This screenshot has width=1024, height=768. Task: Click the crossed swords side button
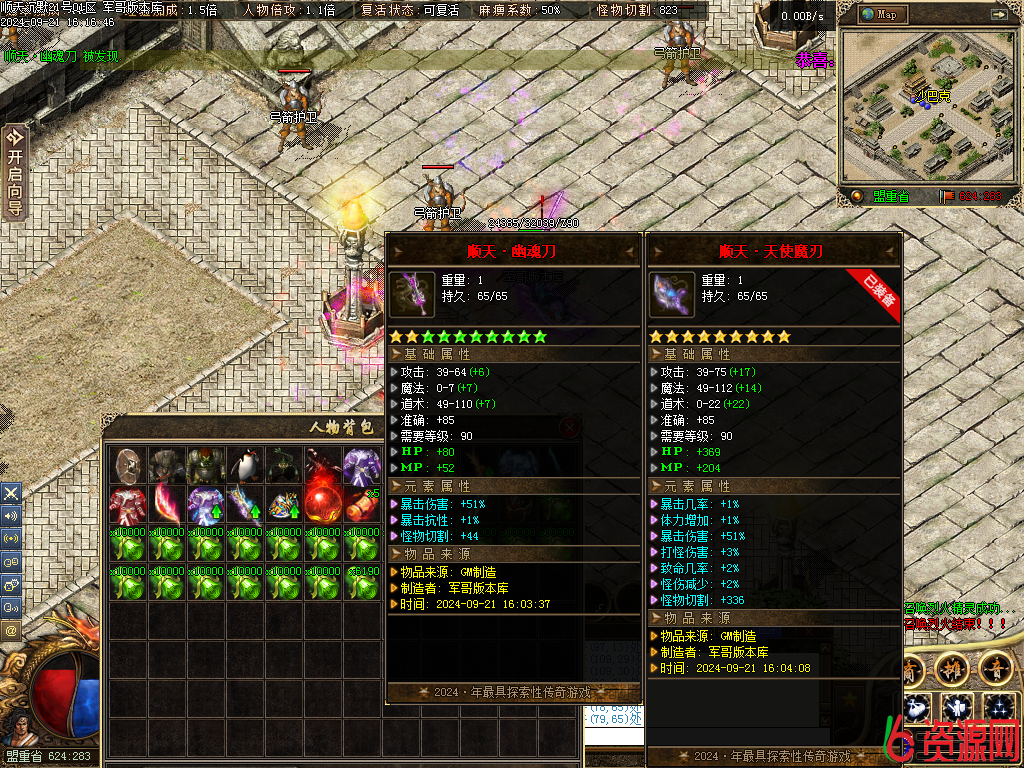pyautogui.click(x=11, y=493)
